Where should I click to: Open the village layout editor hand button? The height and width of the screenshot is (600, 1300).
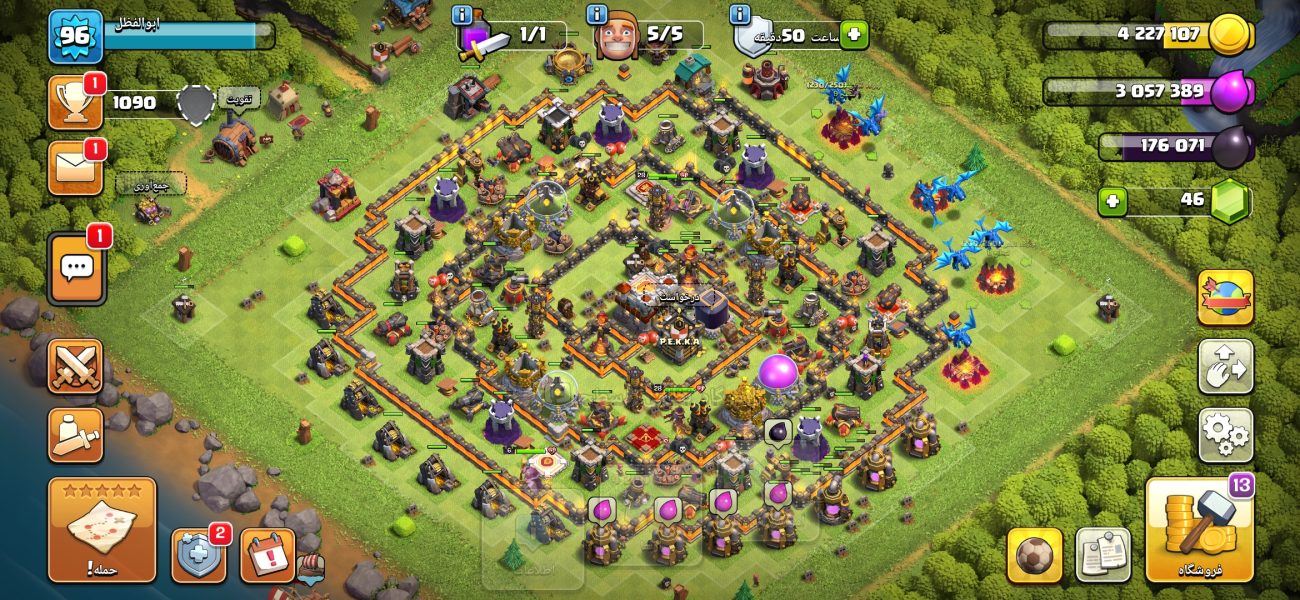[x=1225, y=367]
